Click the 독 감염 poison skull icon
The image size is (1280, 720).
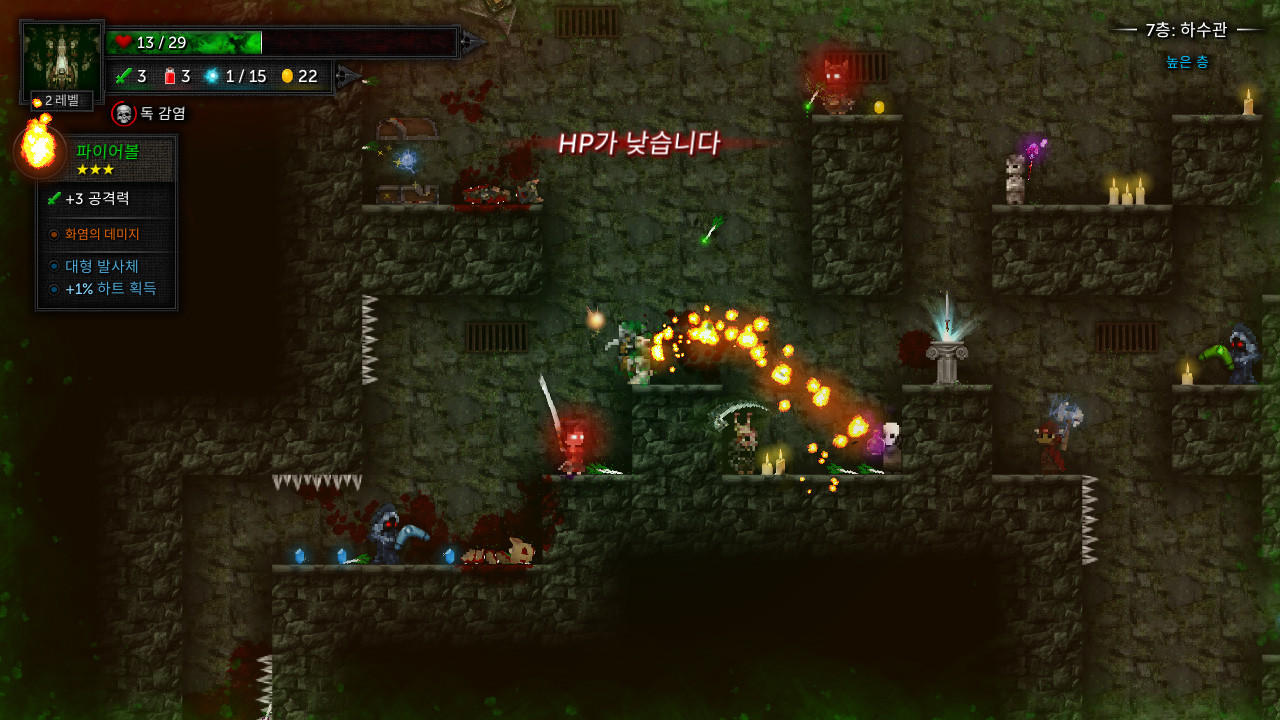[125, 113]
